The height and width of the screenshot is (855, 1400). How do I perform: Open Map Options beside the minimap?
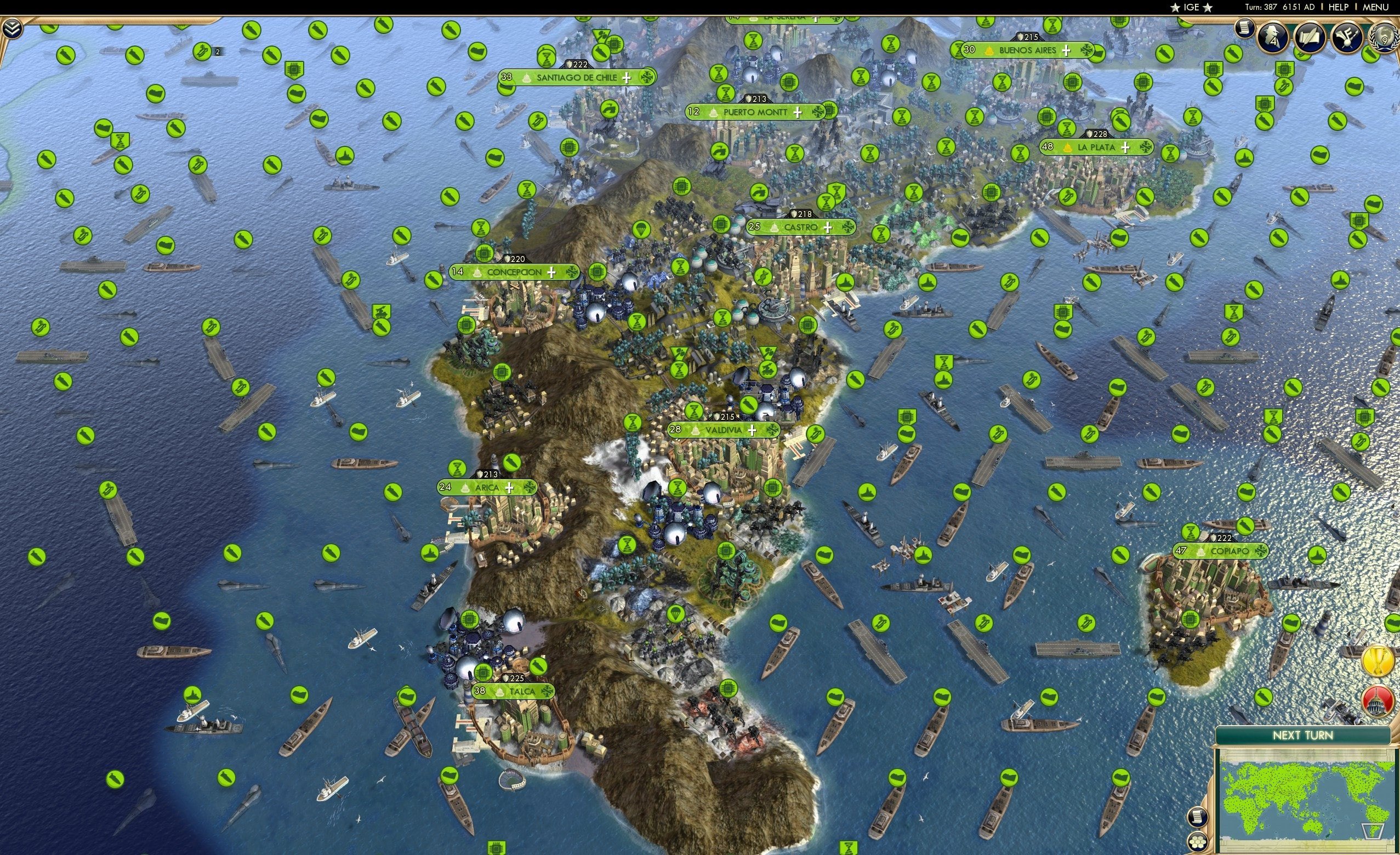point(1198,818)
